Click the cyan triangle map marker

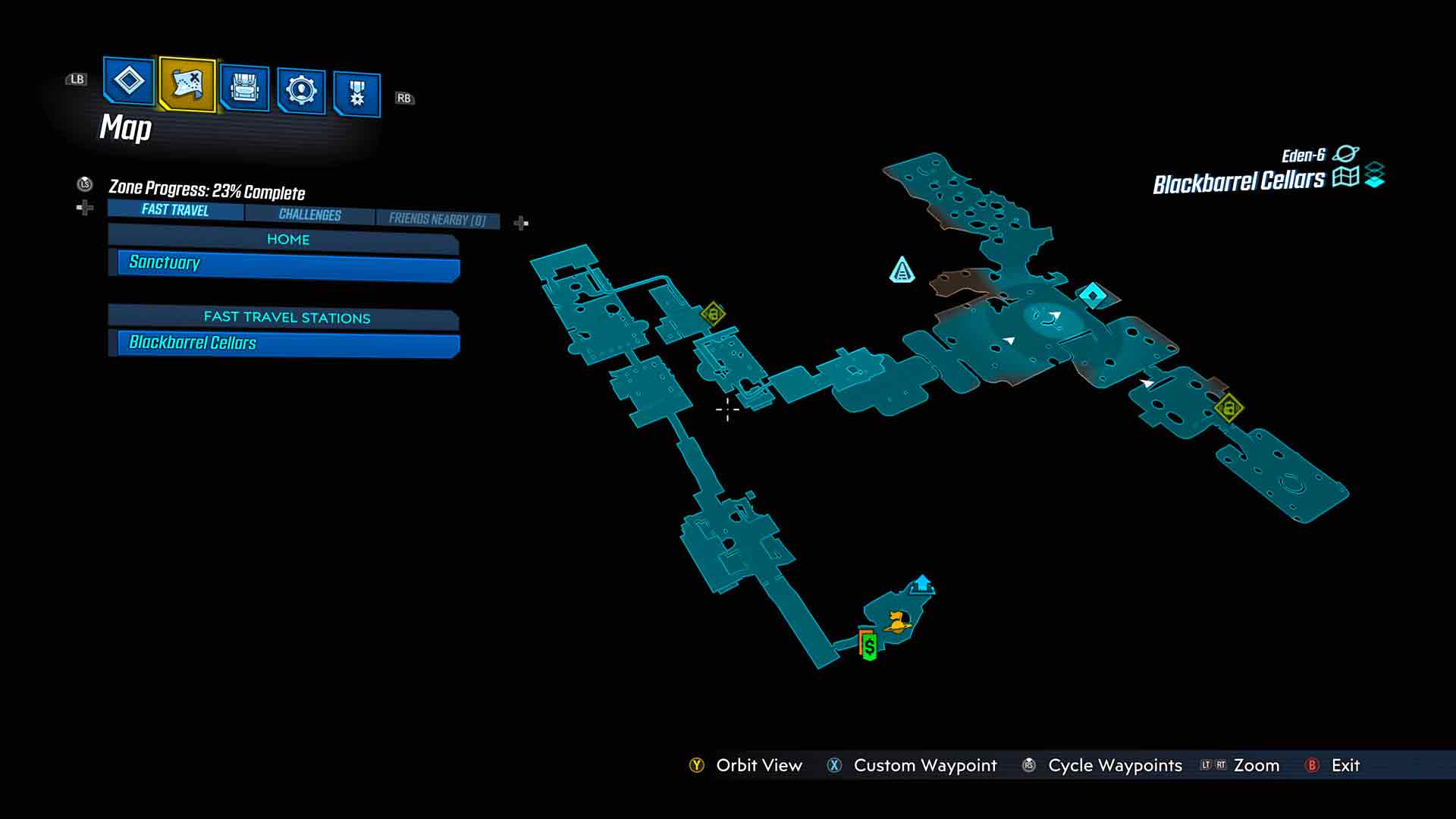[x=902, y=270]
